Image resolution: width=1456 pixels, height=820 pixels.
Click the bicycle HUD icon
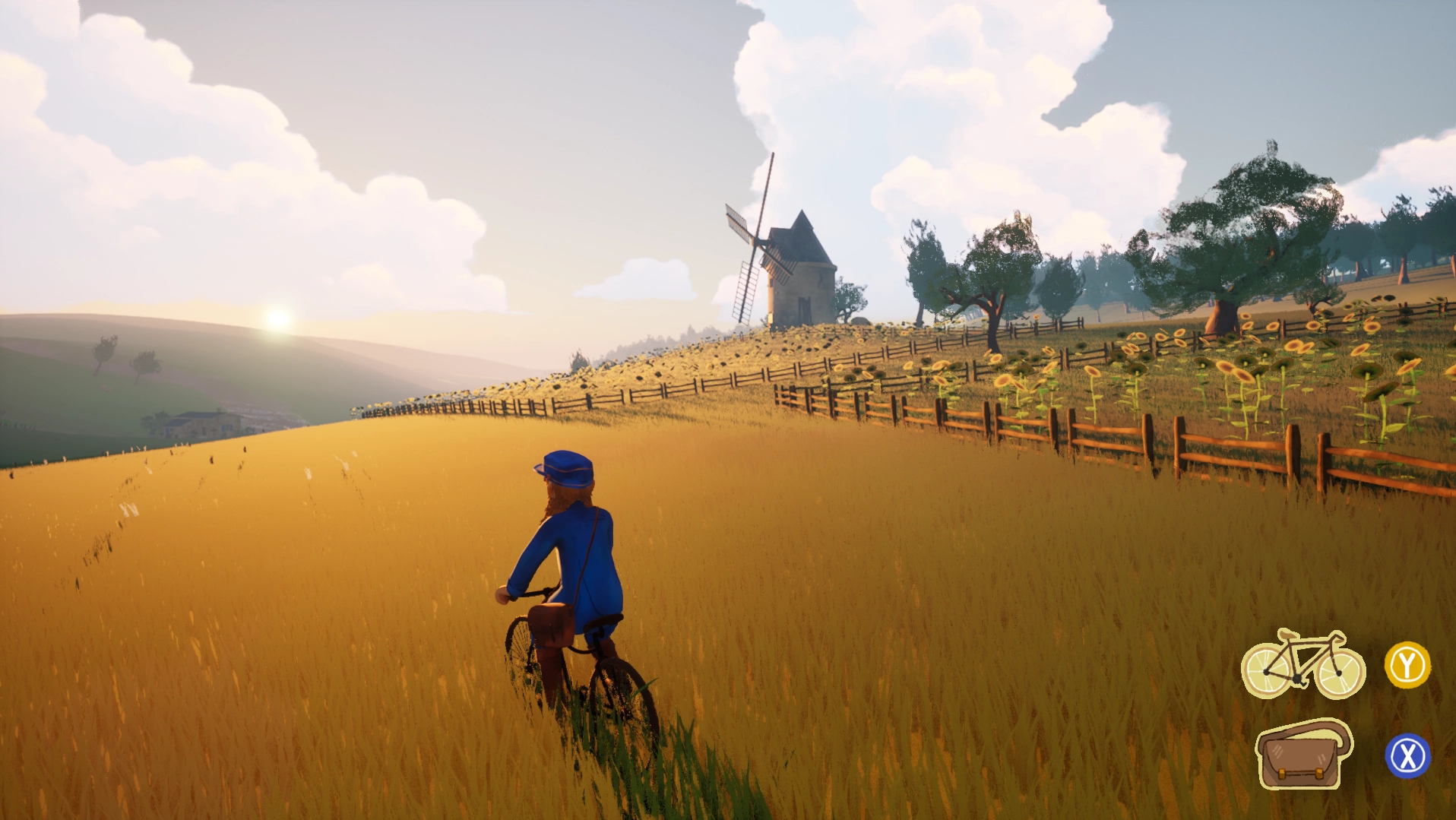(1302, 664)
